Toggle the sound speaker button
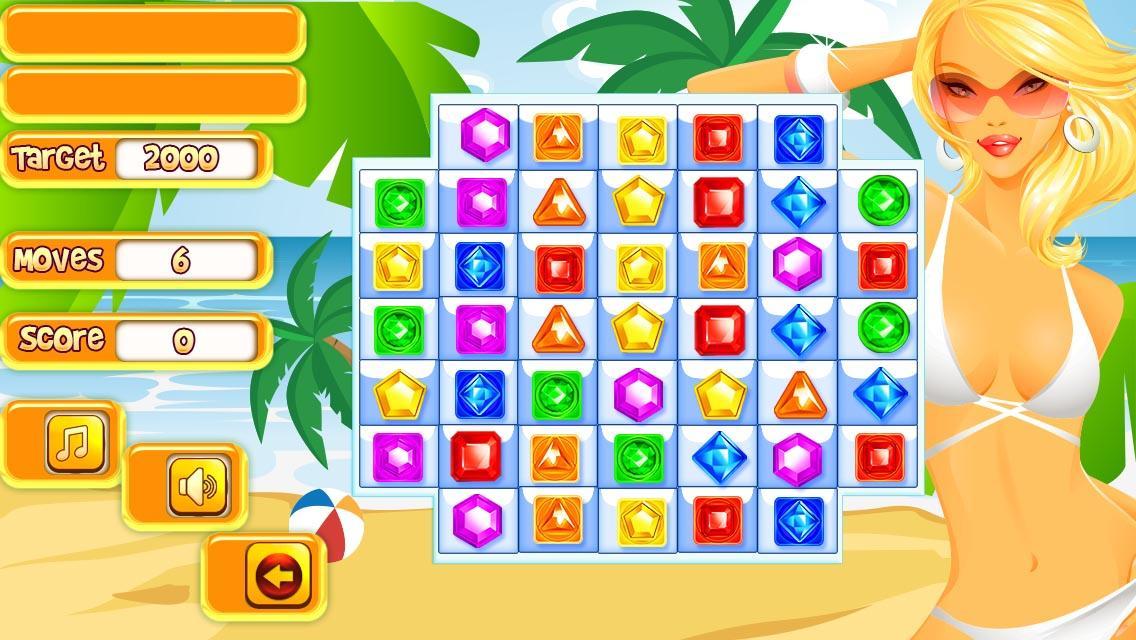Viewport: 1136px width, 640px height. pos(192,489)
